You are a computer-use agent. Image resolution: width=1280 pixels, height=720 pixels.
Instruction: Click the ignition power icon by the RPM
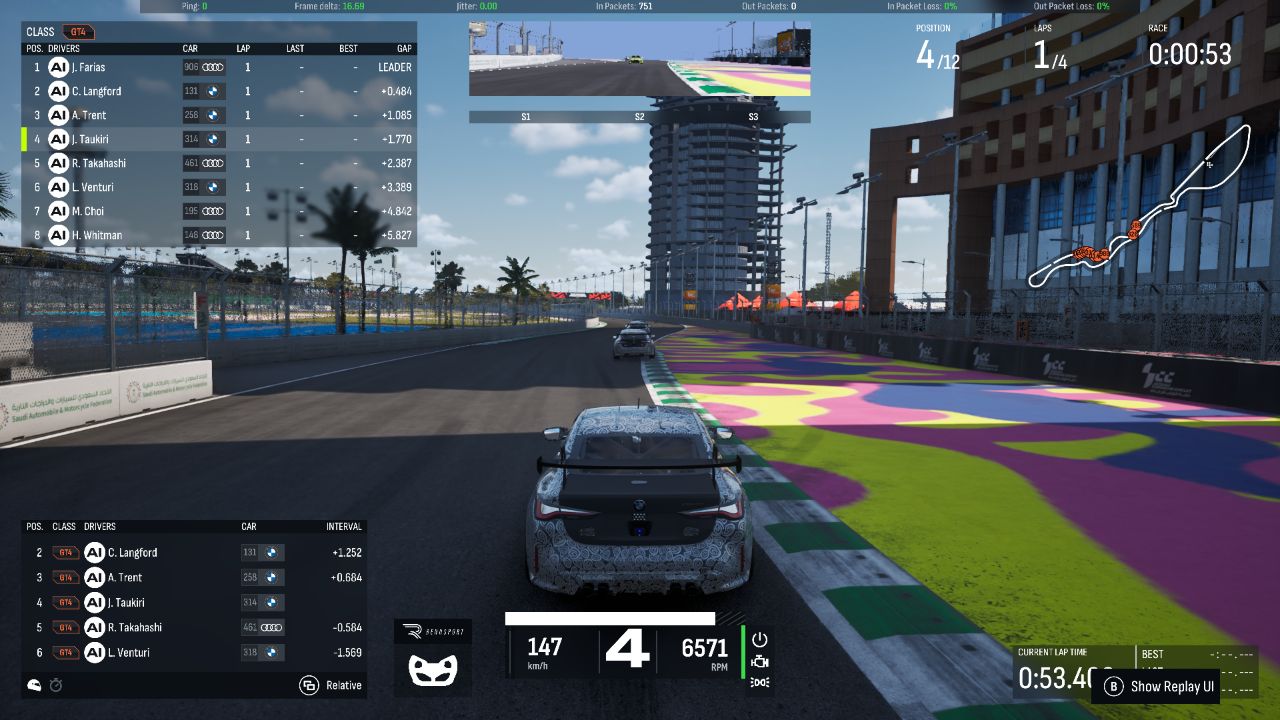coord(759,639)
